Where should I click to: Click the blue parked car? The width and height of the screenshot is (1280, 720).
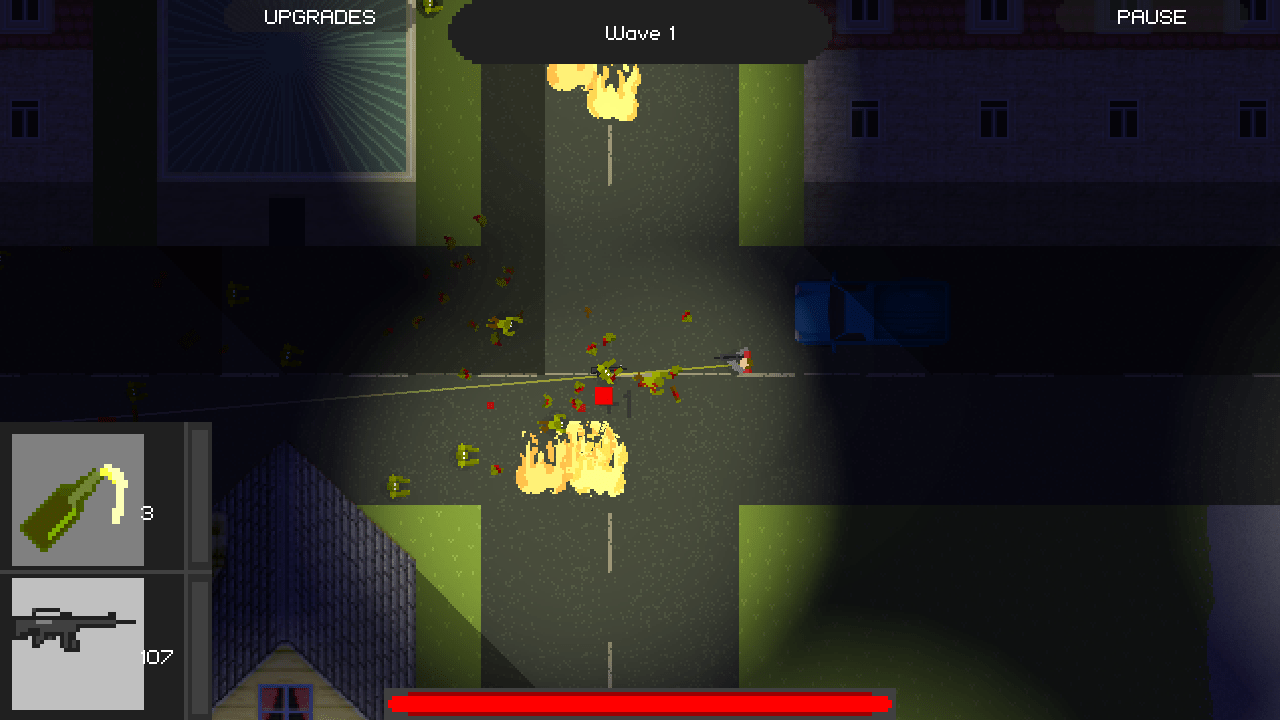[x=870, y=313]
